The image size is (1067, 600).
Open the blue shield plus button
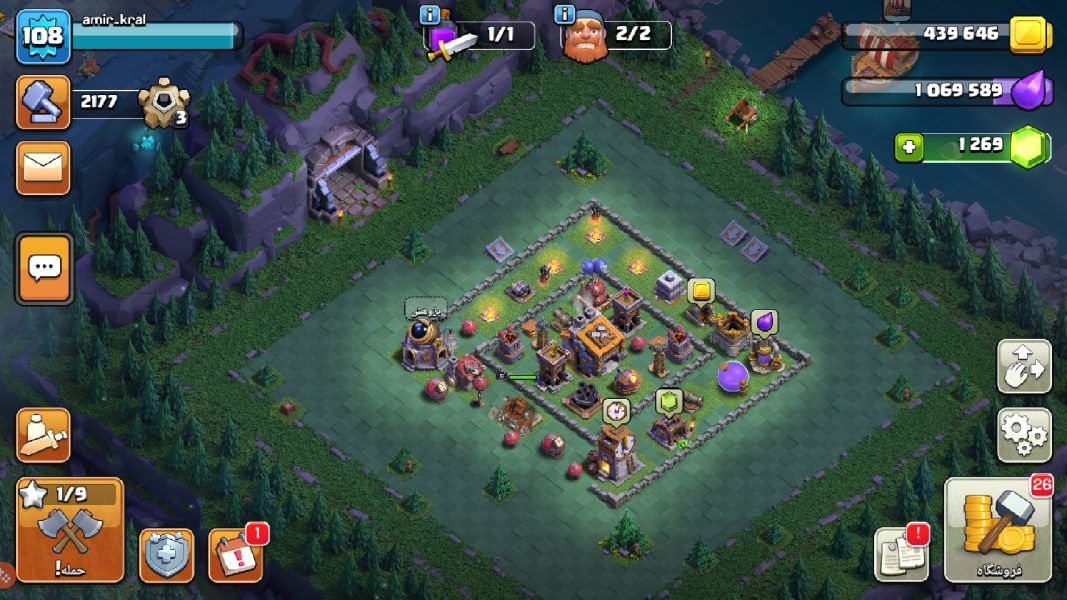(166, 555)
